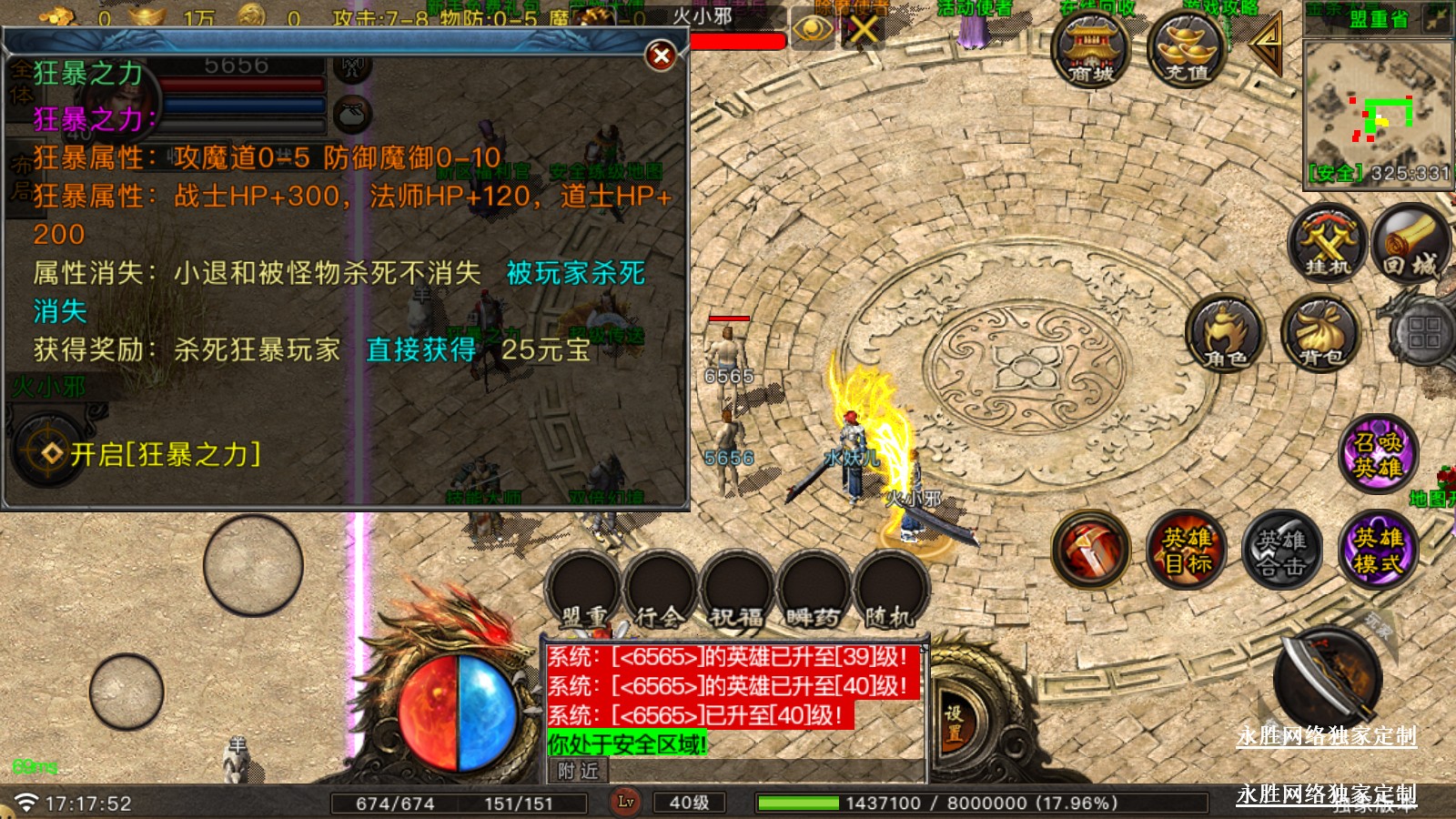Open the 商城 shop
The image size is (1456, 819).
[1090, 50]
